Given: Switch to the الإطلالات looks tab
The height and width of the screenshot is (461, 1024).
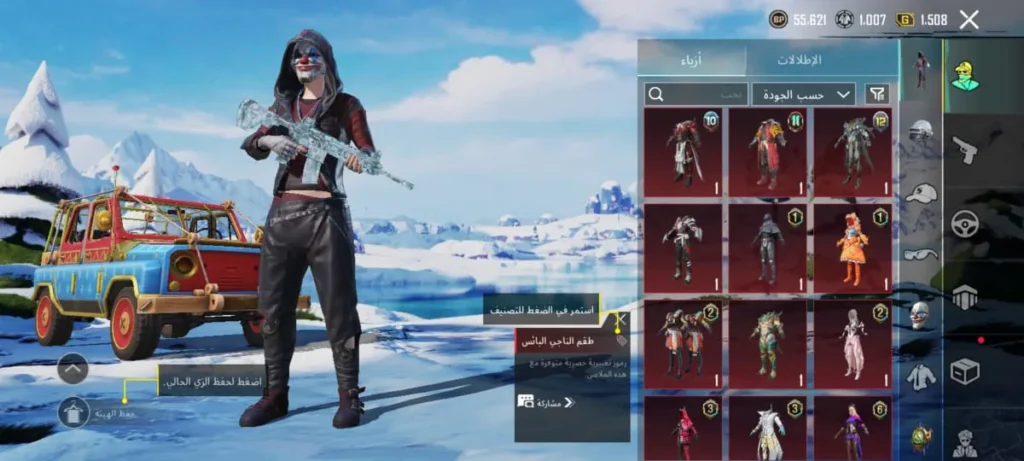Looking at the screenshot, I should [799, 59].
